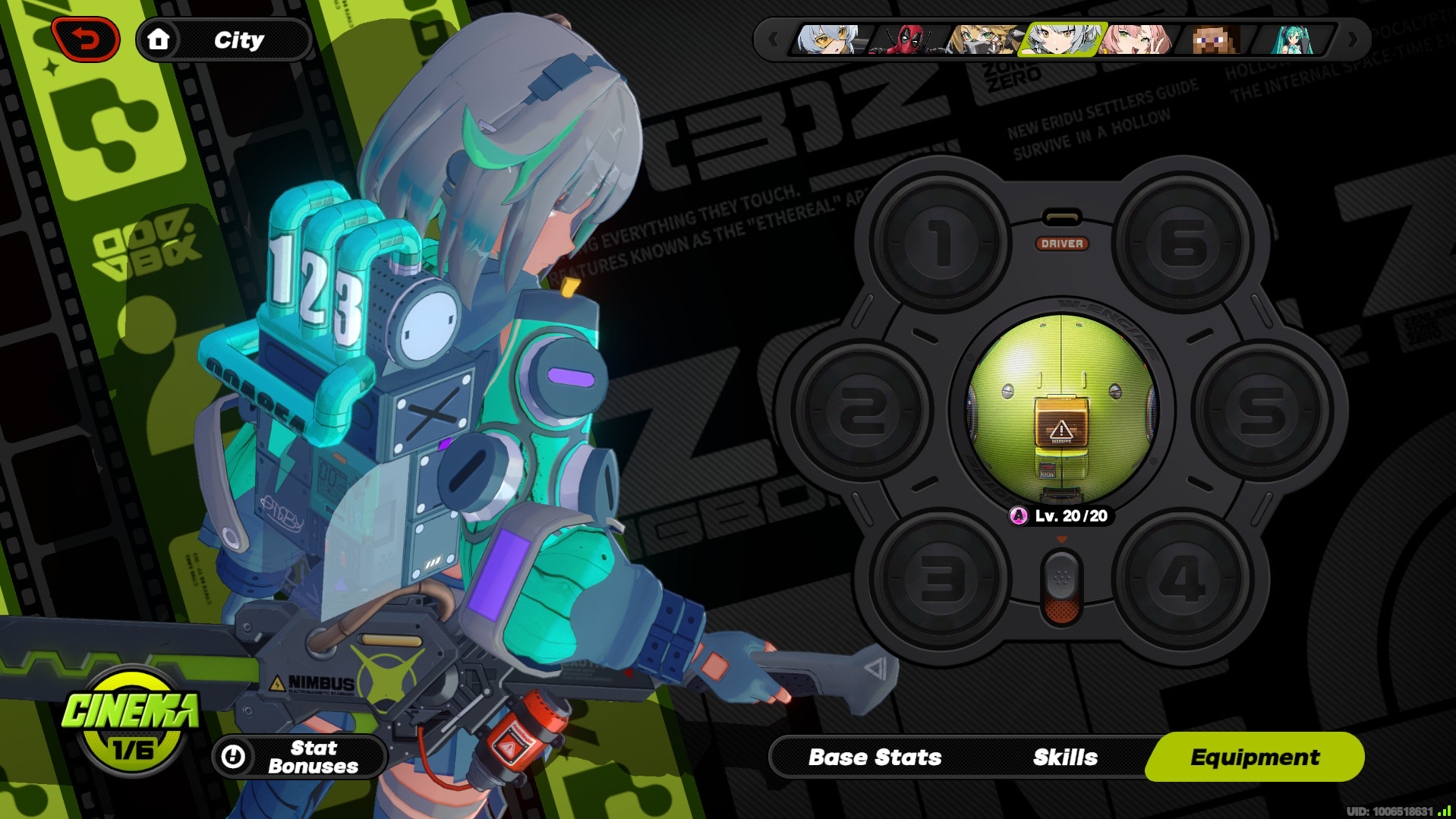1456x819 pixels.
Task: Open Drive Disc slot 5
Action: (1260, 410)
